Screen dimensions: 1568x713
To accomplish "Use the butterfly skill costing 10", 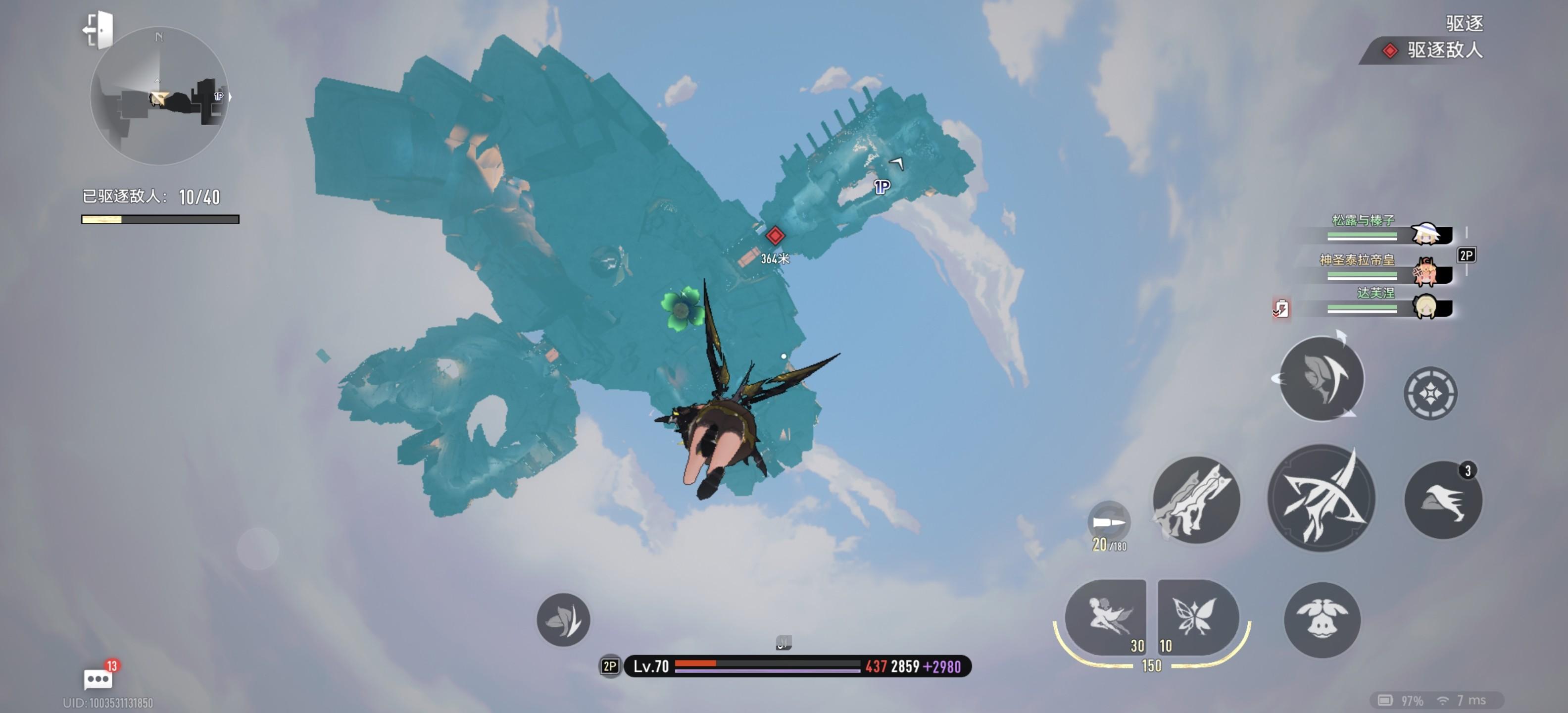I will click(1197, 617).
